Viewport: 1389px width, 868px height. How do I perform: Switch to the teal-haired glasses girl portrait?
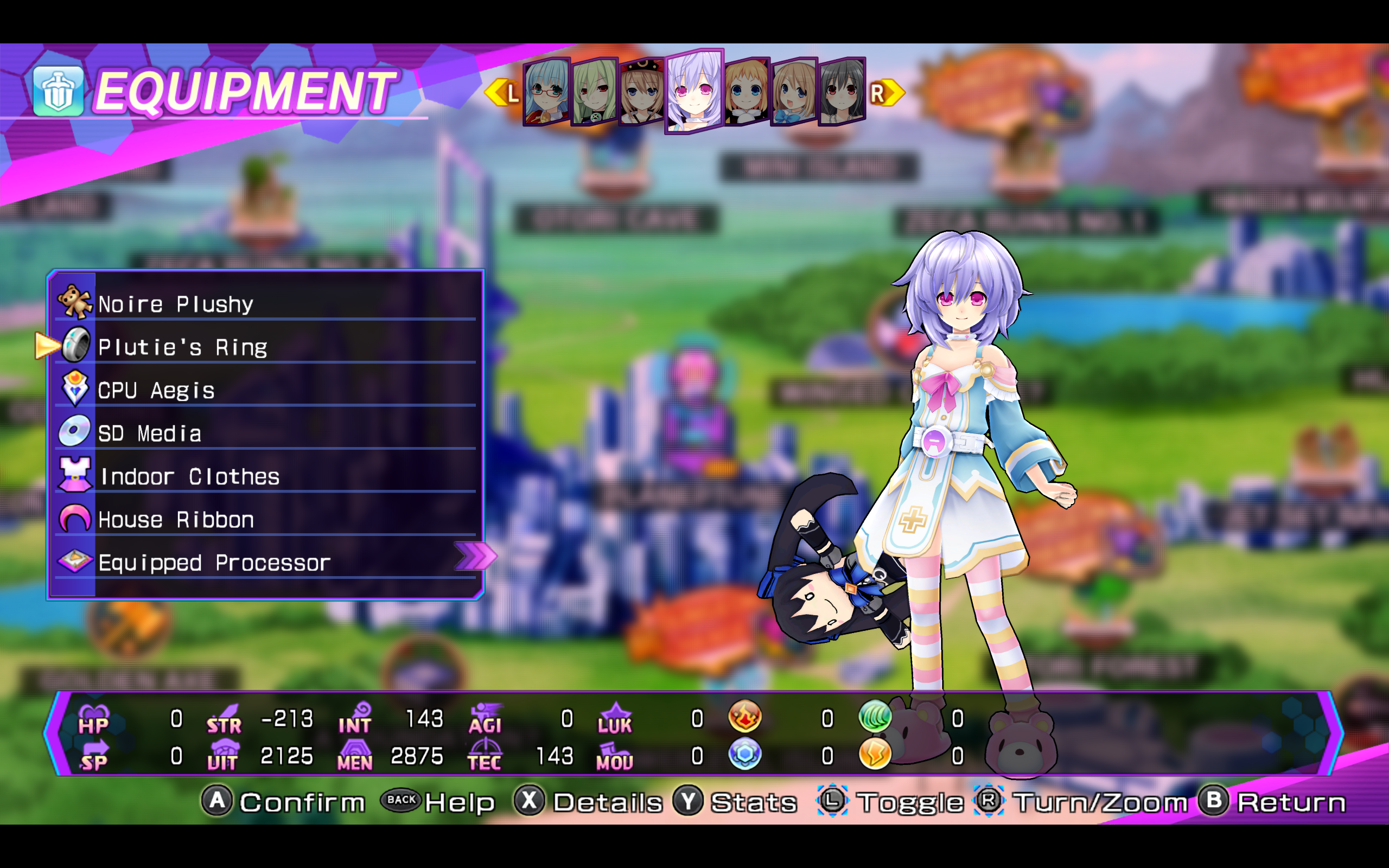[x=546, y=92]
